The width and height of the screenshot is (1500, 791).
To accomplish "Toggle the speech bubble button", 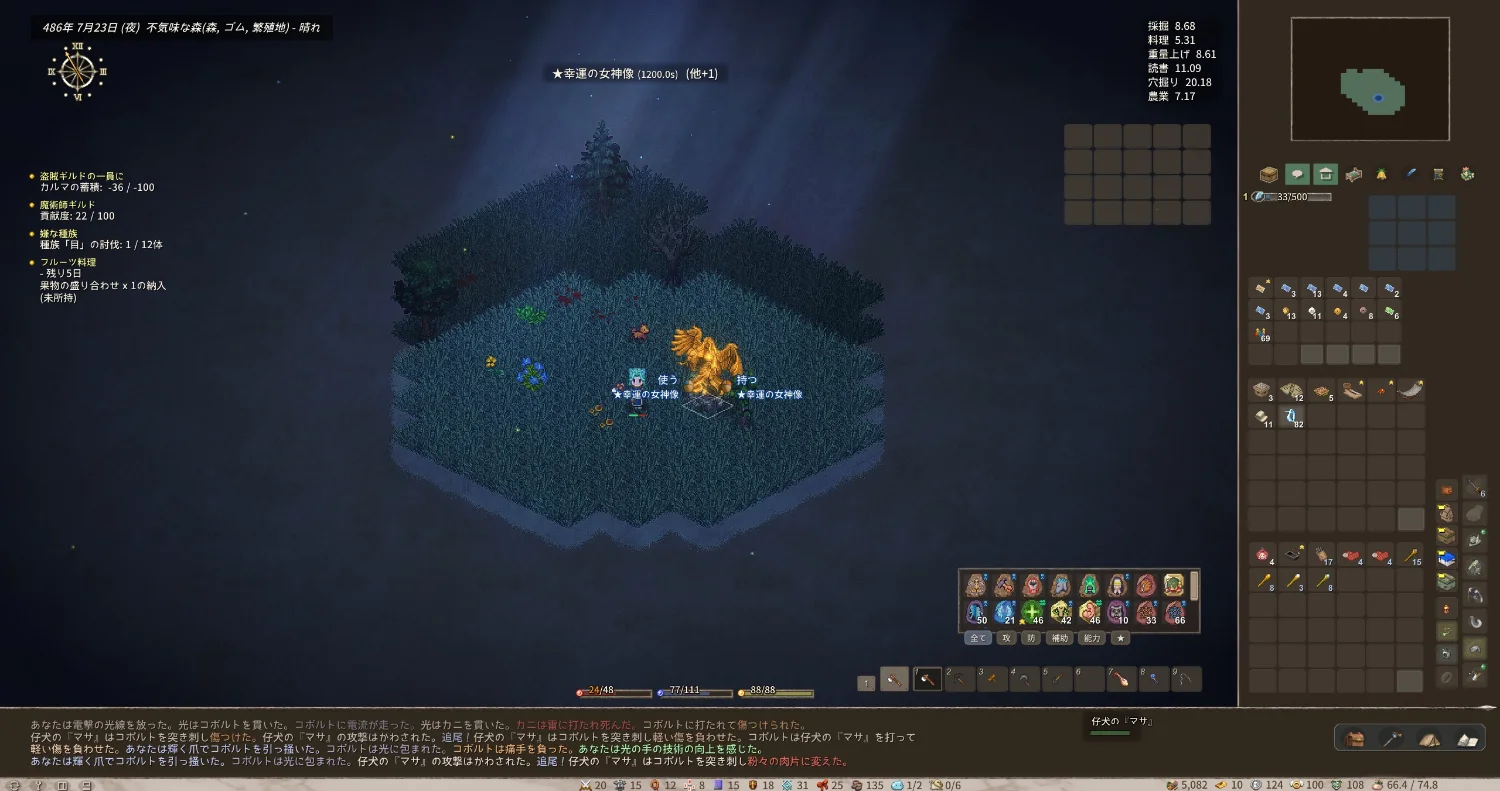I will [x=1297, y=175].
